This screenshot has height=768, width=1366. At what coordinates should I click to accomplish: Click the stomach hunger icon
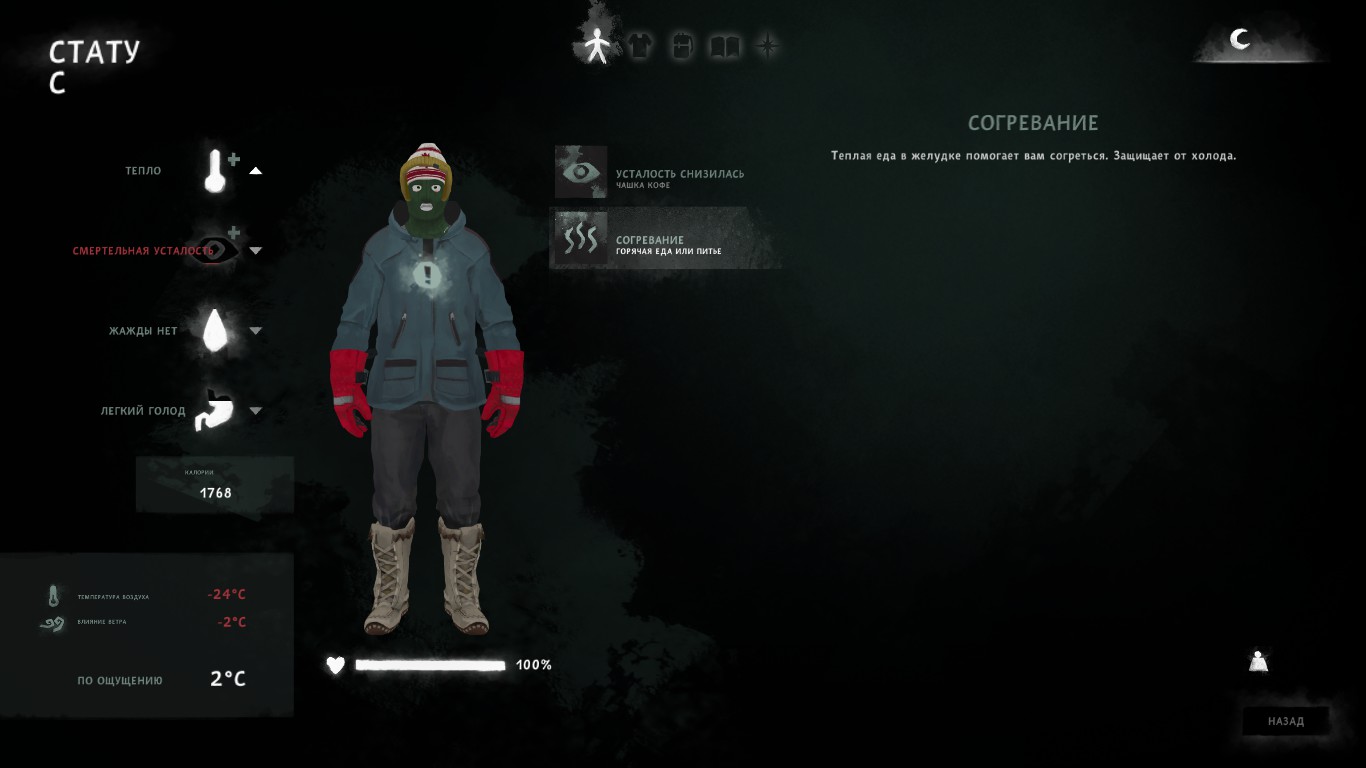coord(213,410)
